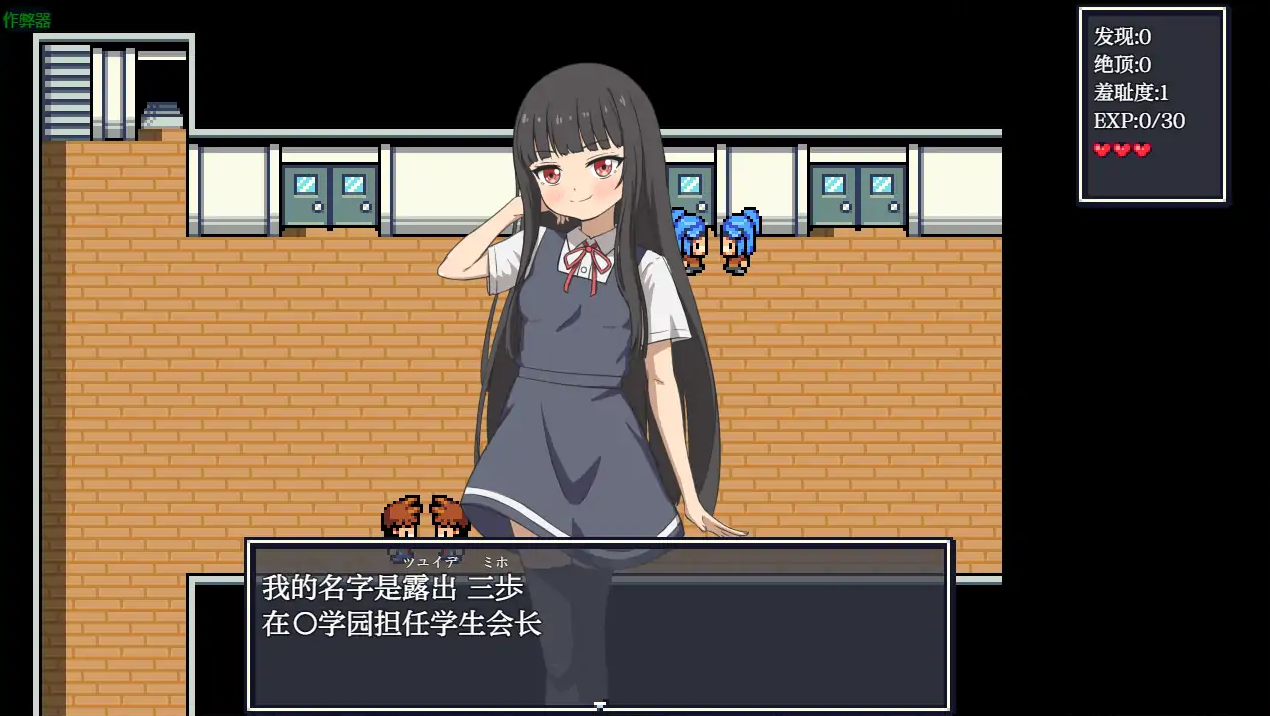The width and height of the screenshot is (1270, 716).
Task: Open the green 作弊器 cheat menu
Action: (x=27, y=20)
